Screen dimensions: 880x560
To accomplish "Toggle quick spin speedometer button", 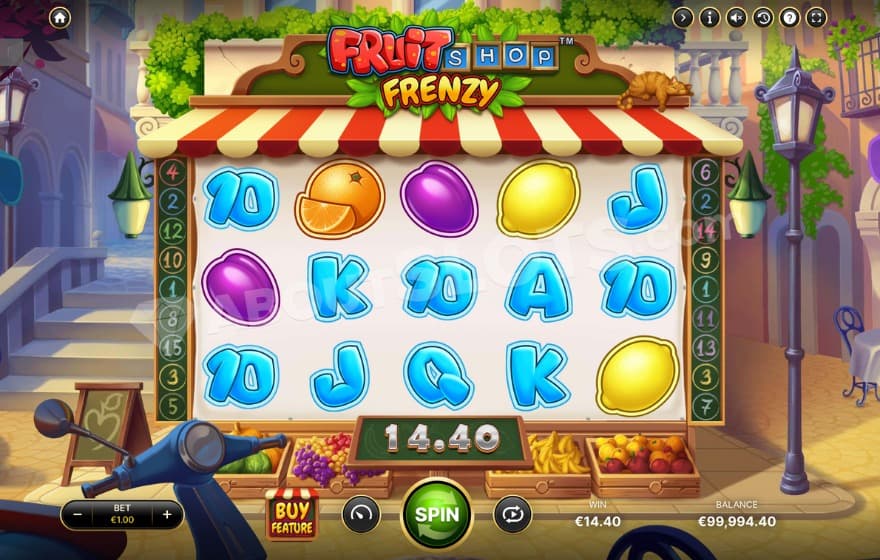I will pos(361,514).
